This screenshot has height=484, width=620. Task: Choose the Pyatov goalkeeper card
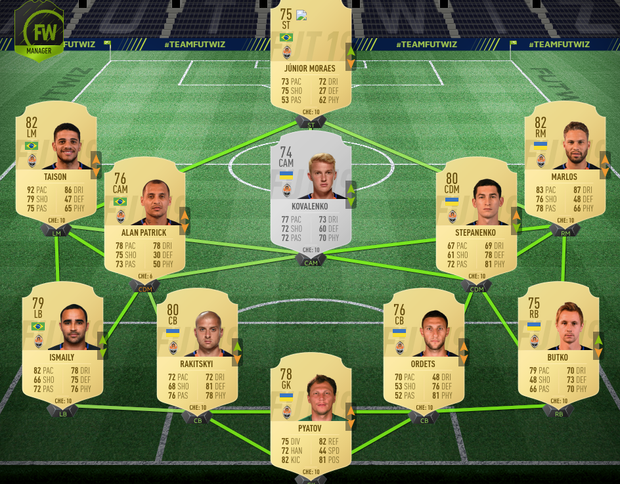click(310, 408)
